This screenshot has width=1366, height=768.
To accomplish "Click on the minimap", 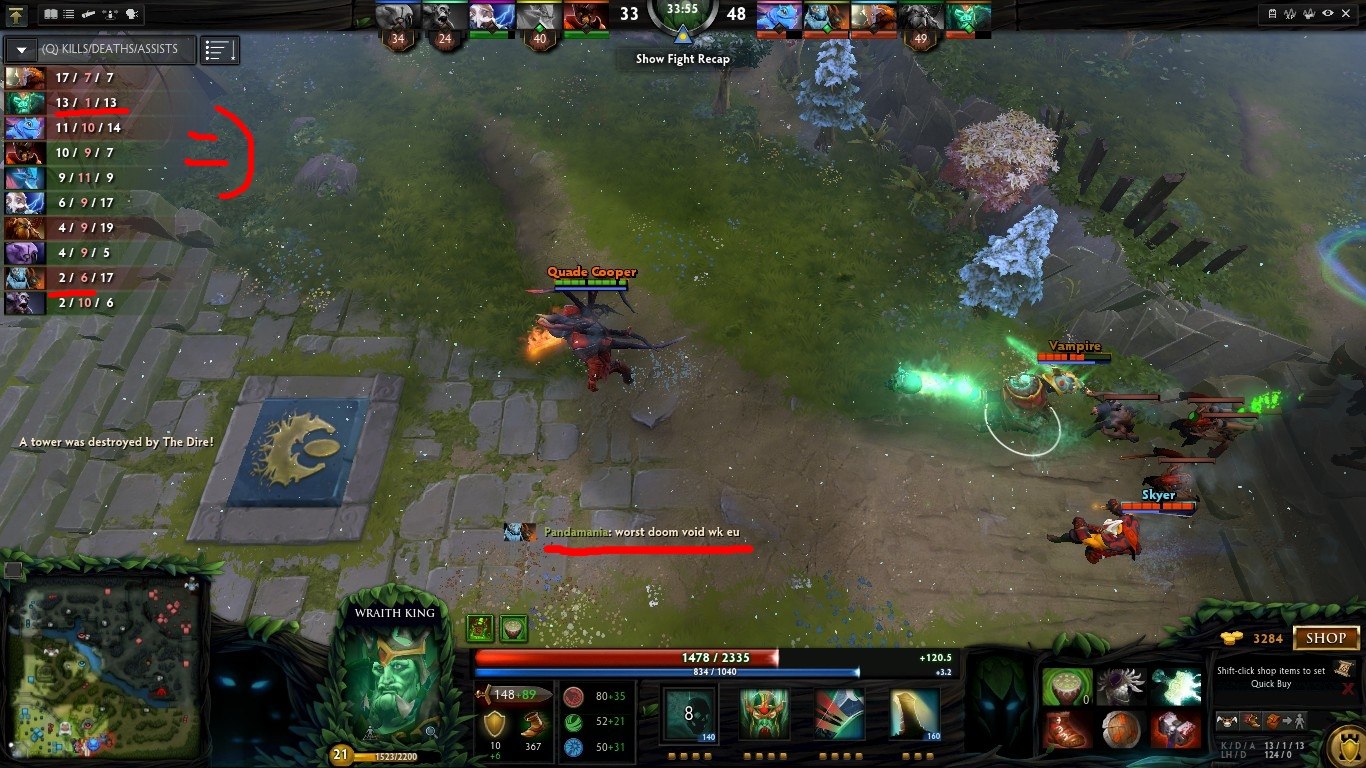I will pyautogui.click(x=105, y=665).
